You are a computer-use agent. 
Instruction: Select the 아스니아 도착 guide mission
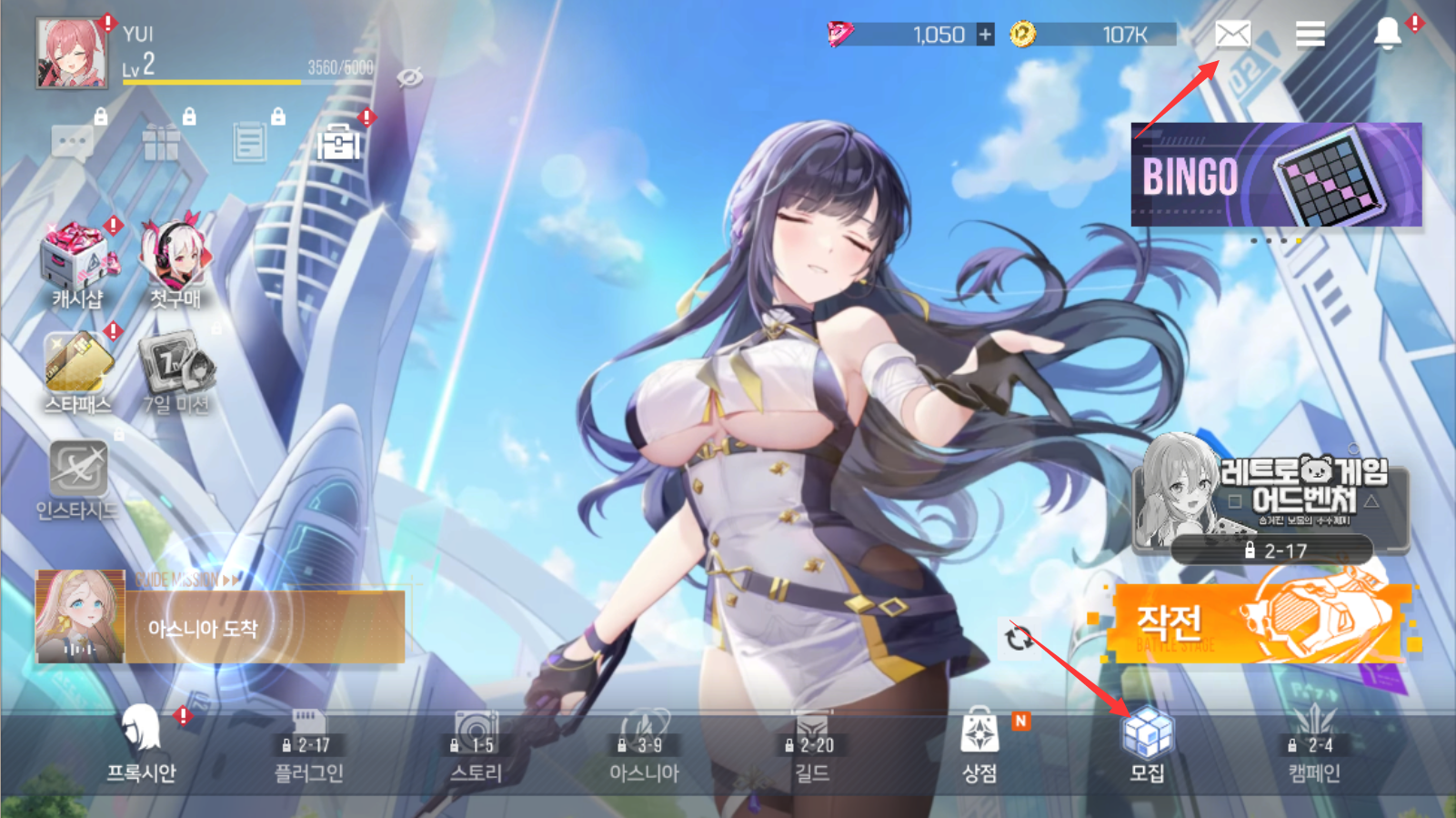pos(220,626)
